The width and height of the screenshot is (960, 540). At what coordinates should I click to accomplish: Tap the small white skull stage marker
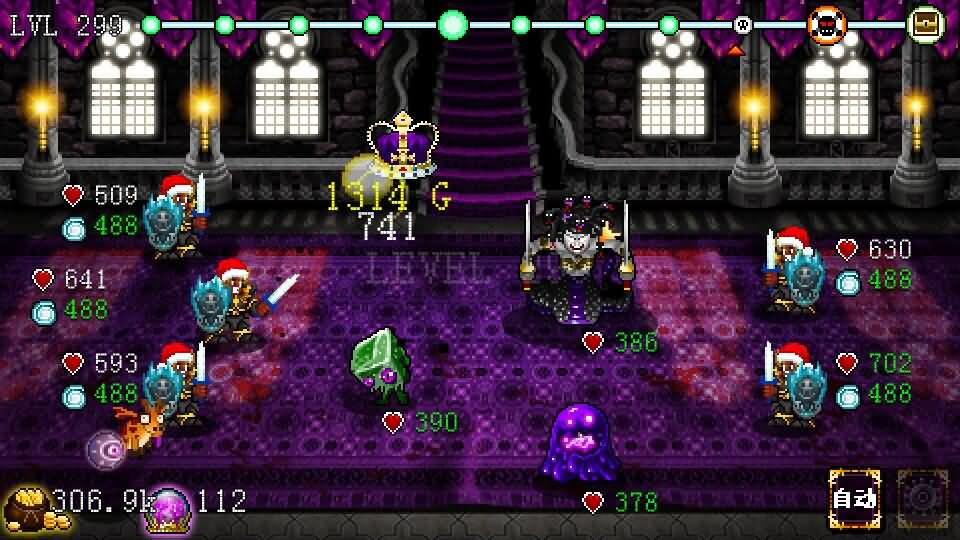[742, 25]
